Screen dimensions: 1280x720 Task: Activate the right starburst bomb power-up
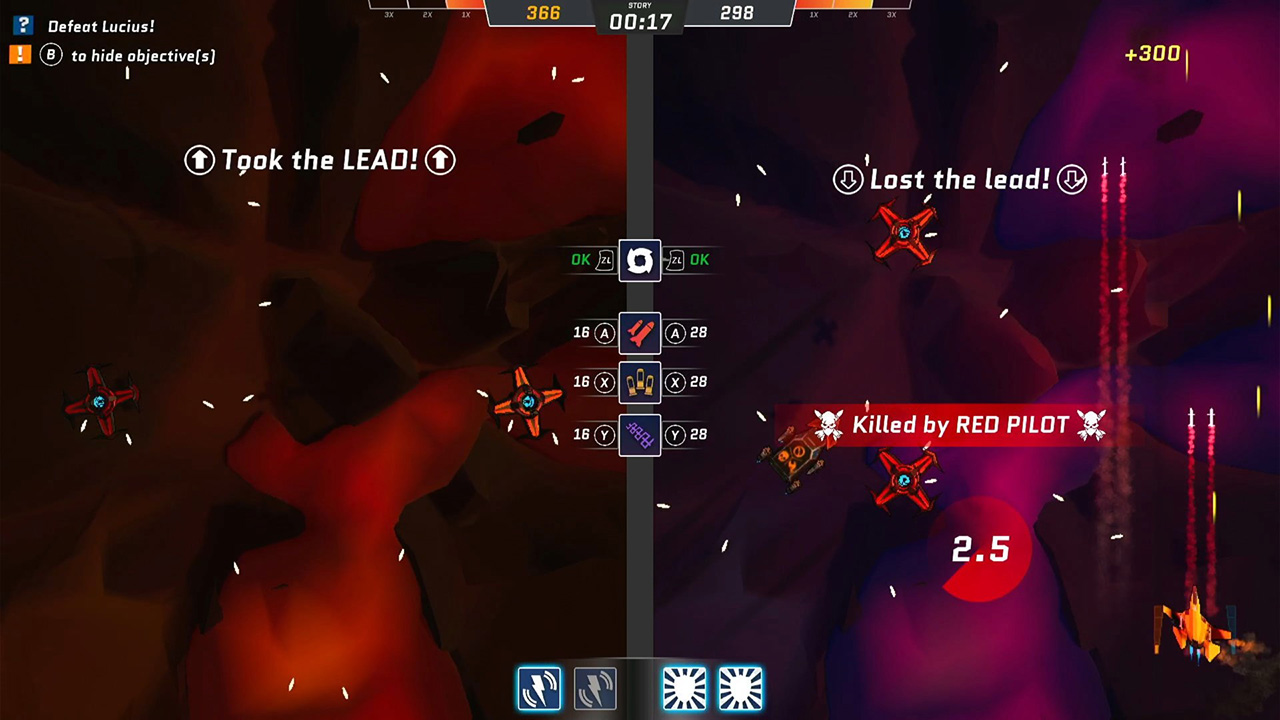point(740,687)
